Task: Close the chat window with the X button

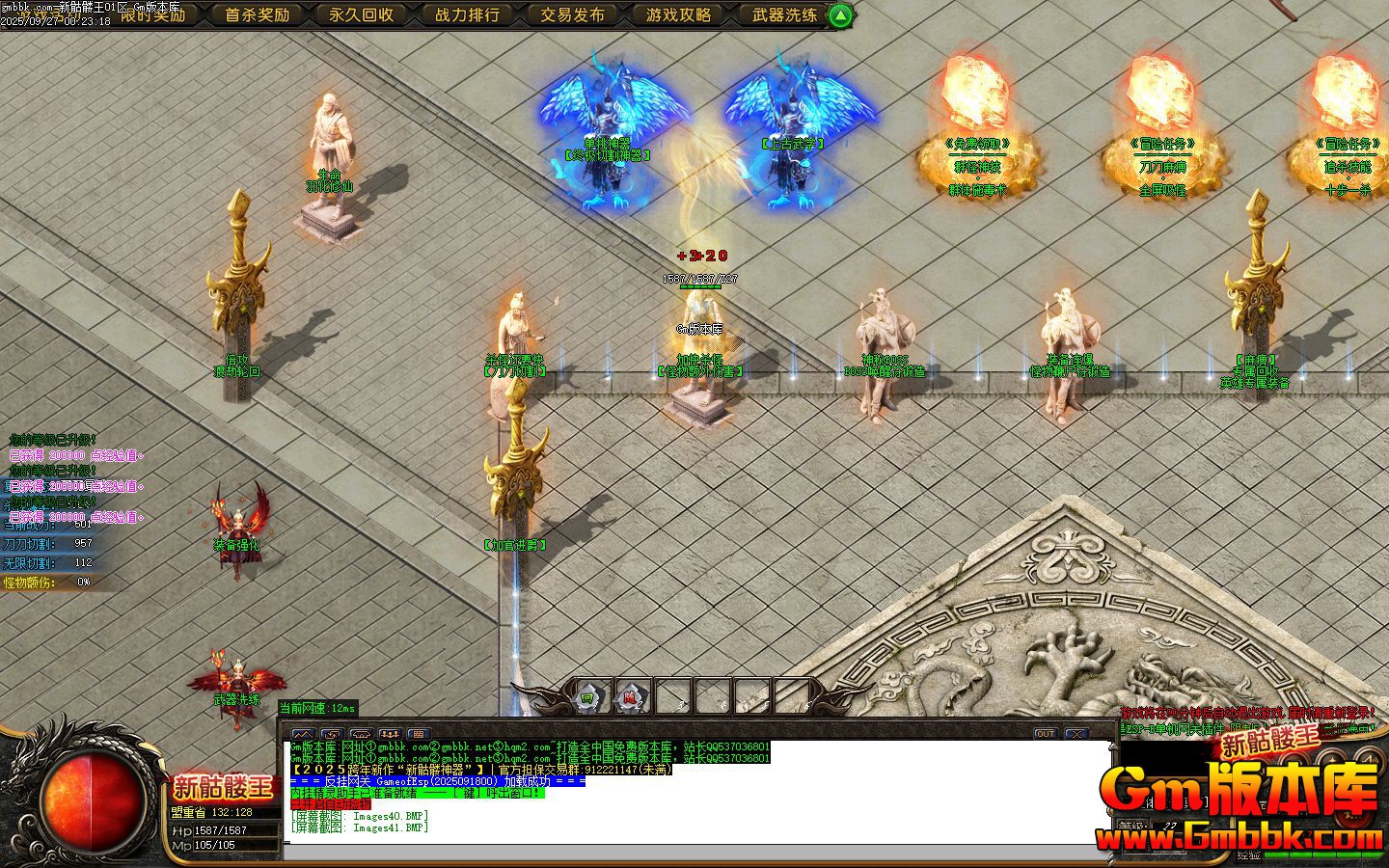Action: [x=1076, y=734]
